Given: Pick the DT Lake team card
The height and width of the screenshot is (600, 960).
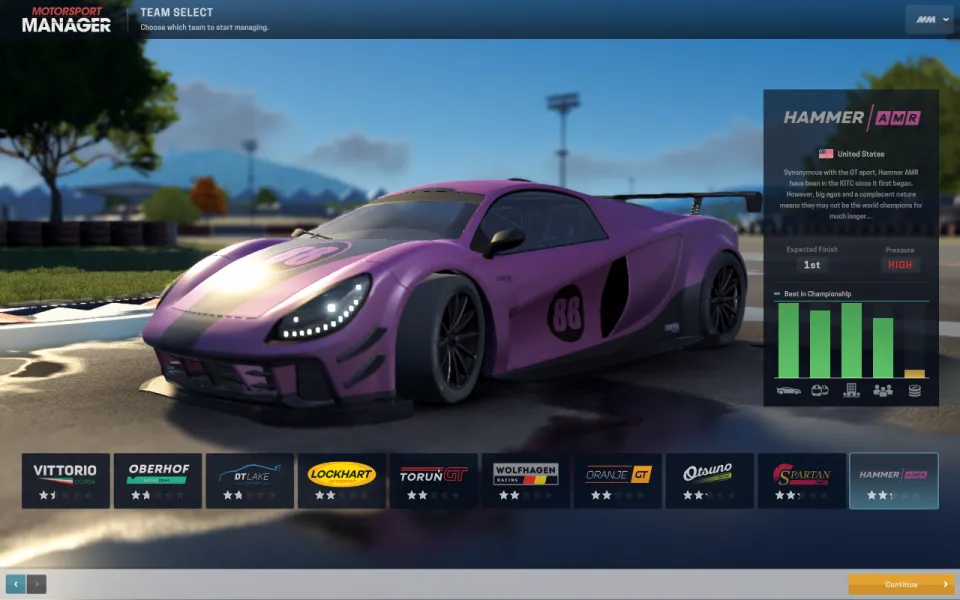Looking at the screenshot, I should 250,481.
